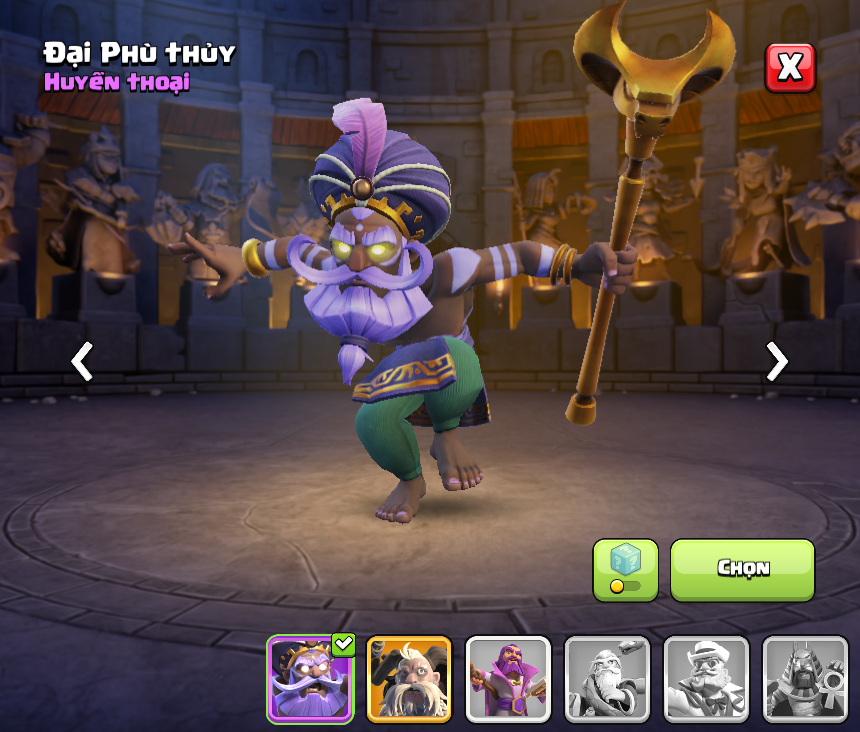
Task: Close the skin preview with the red X
Action: [x=790, y=68]
